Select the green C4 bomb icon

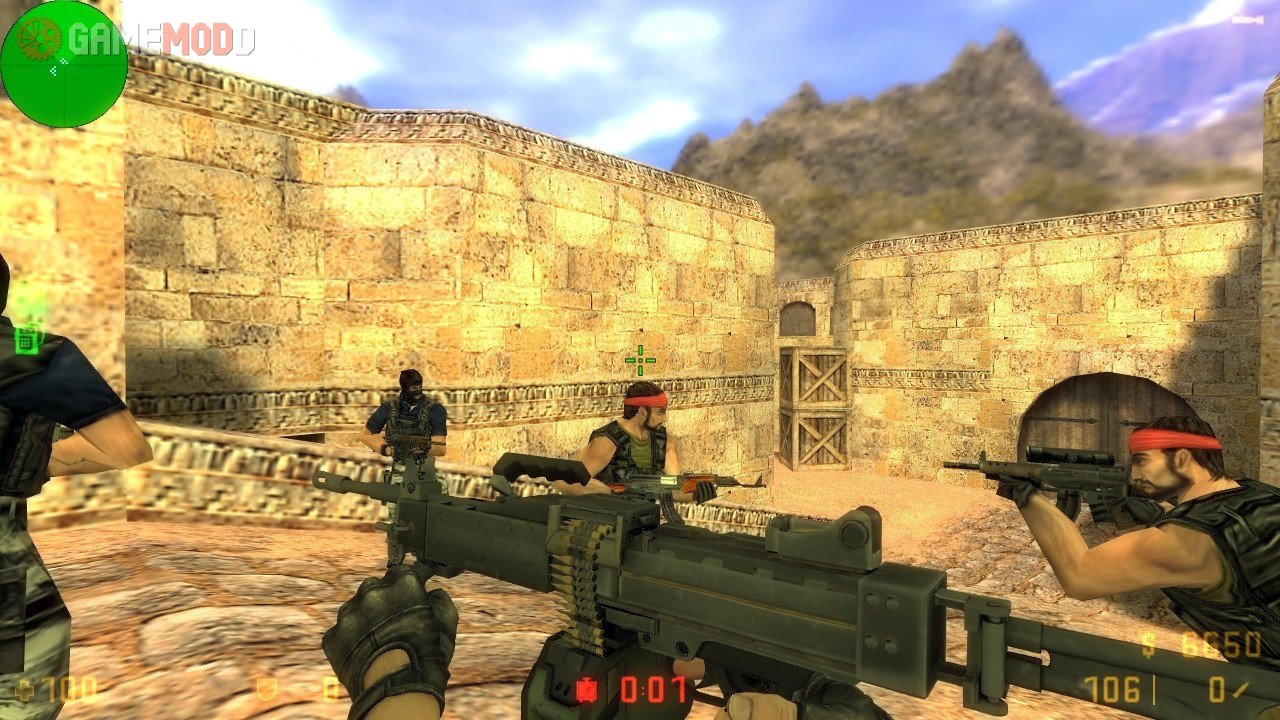pos(27,337)
